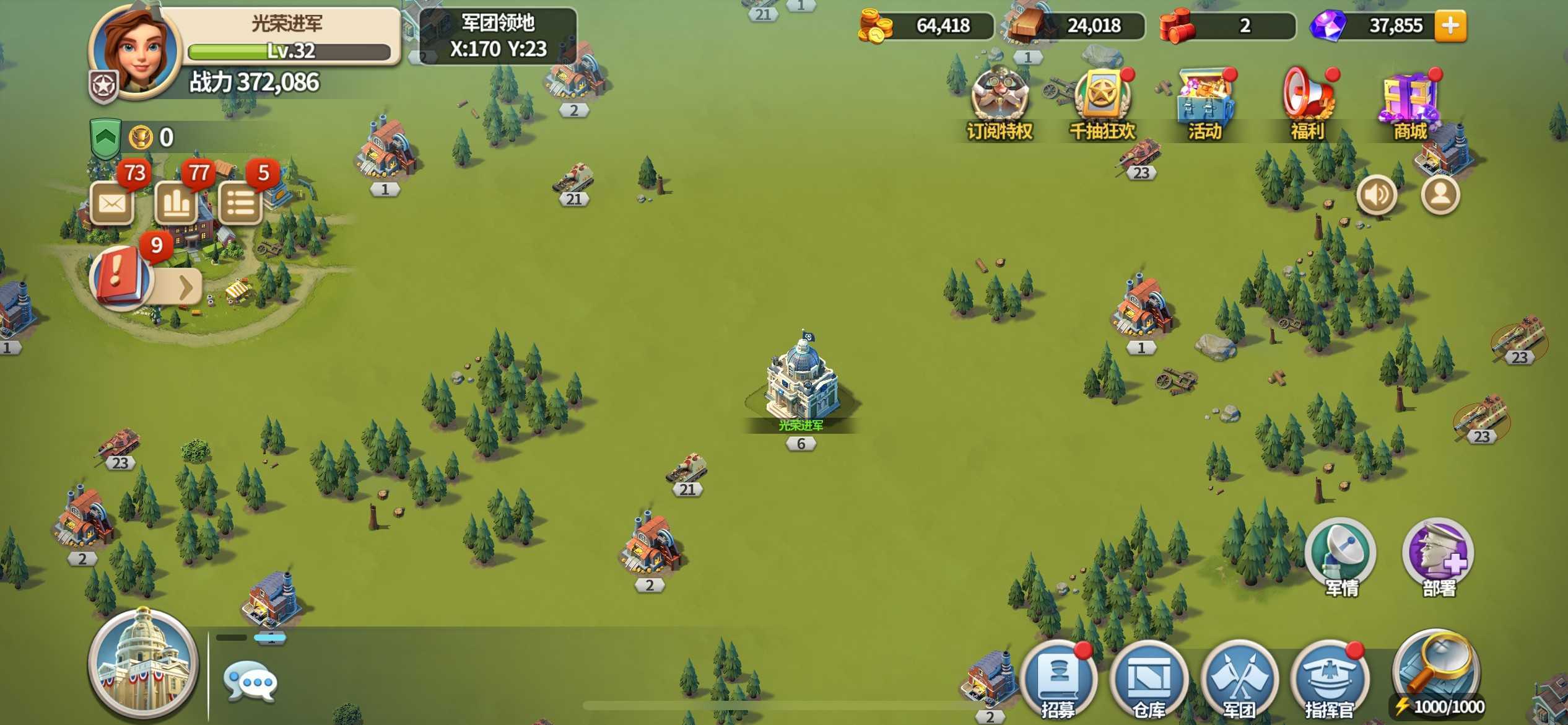
Task: Open the 指挥官 commander menu
Action: (1329, 679)
